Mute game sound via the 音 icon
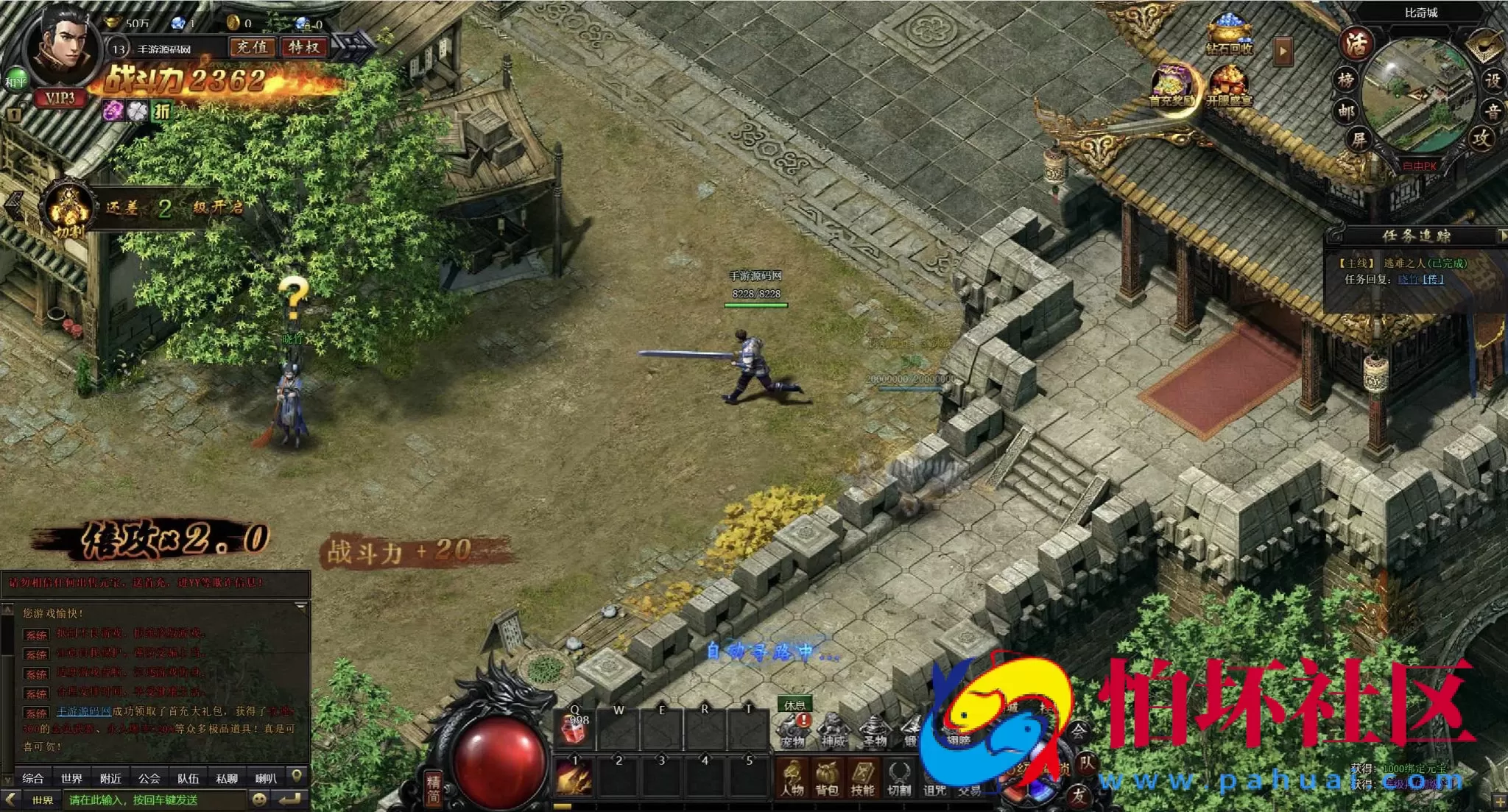This screenshot has width=1508, height=812. [1493, 110]
